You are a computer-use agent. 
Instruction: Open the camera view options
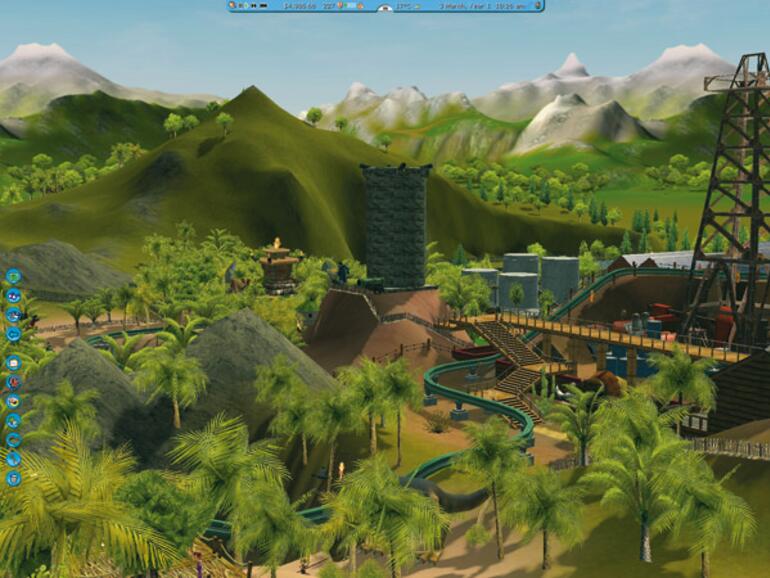point(14,332)
